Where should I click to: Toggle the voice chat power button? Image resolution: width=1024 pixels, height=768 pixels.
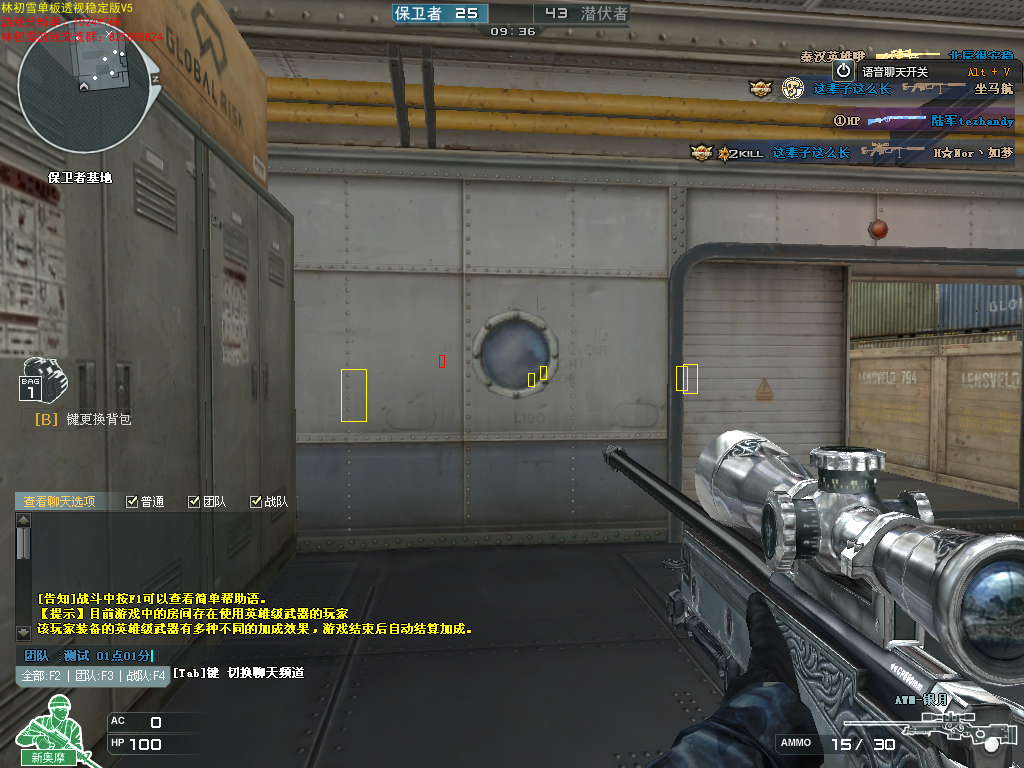(x=843, y=71)
